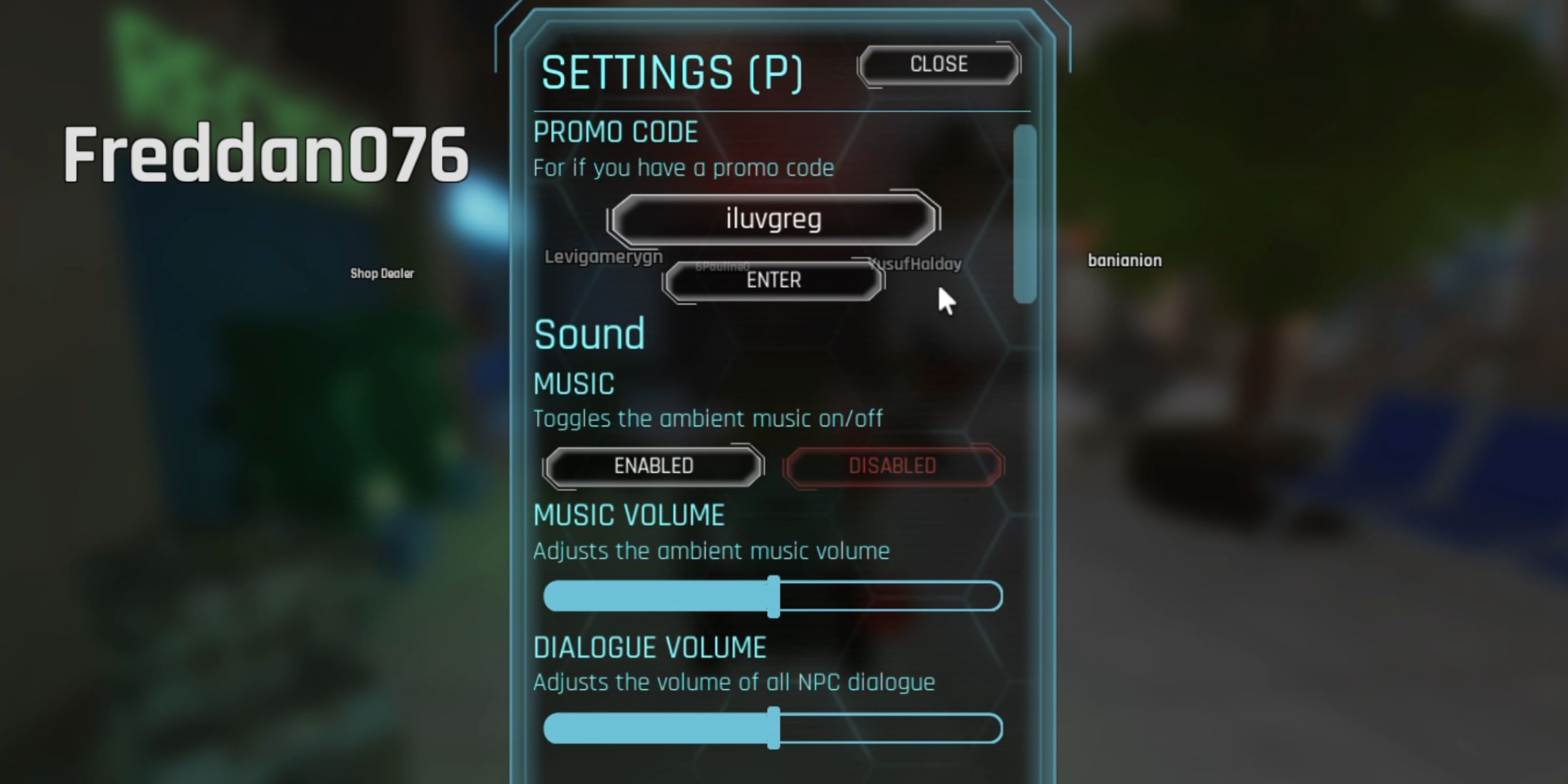This screenshot has height=784, width=1568.
Task: Click the DIALOGUE VOLUME label
Action: (x=649, y=646)
